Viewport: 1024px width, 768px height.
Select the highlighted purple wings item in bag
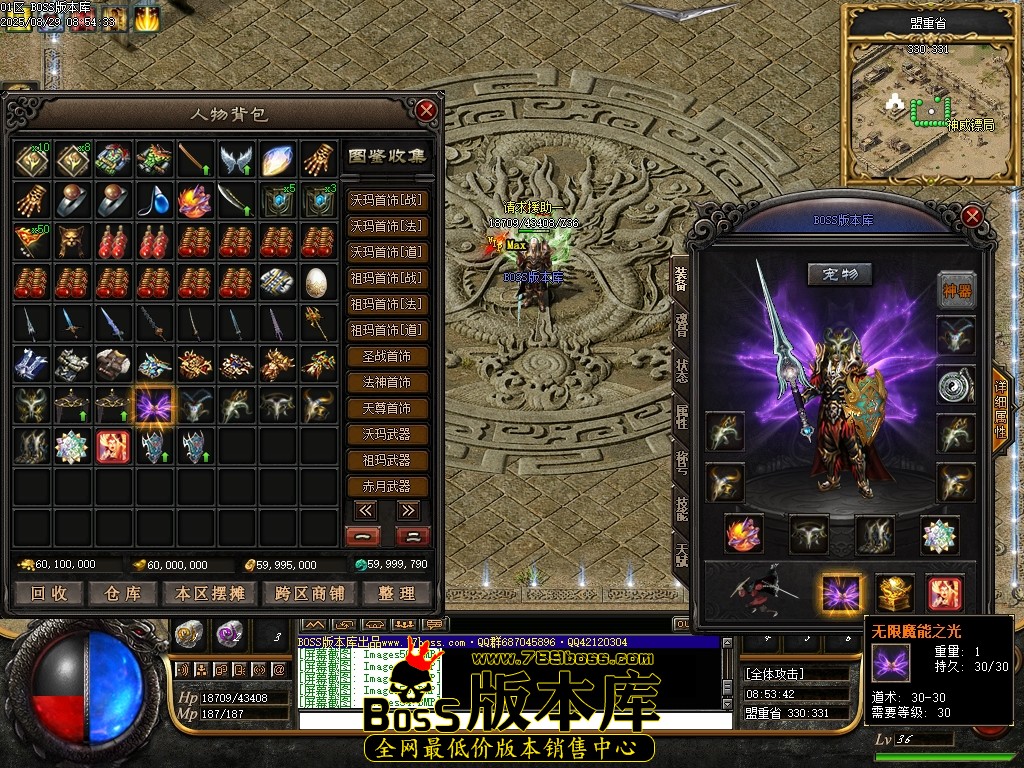pyautogui.click(x=155, y=405)
